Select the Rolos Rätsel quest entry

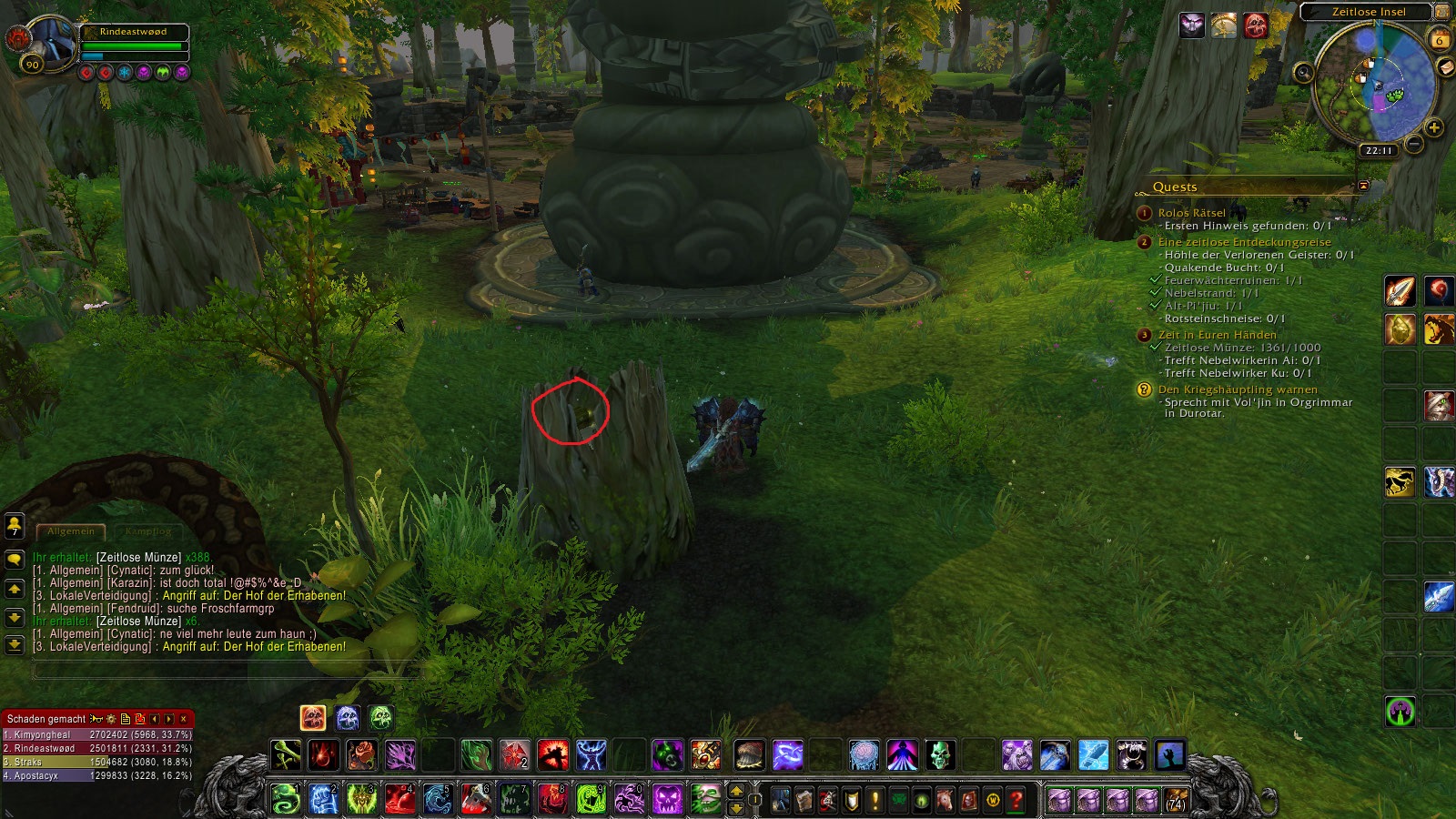1191,212
